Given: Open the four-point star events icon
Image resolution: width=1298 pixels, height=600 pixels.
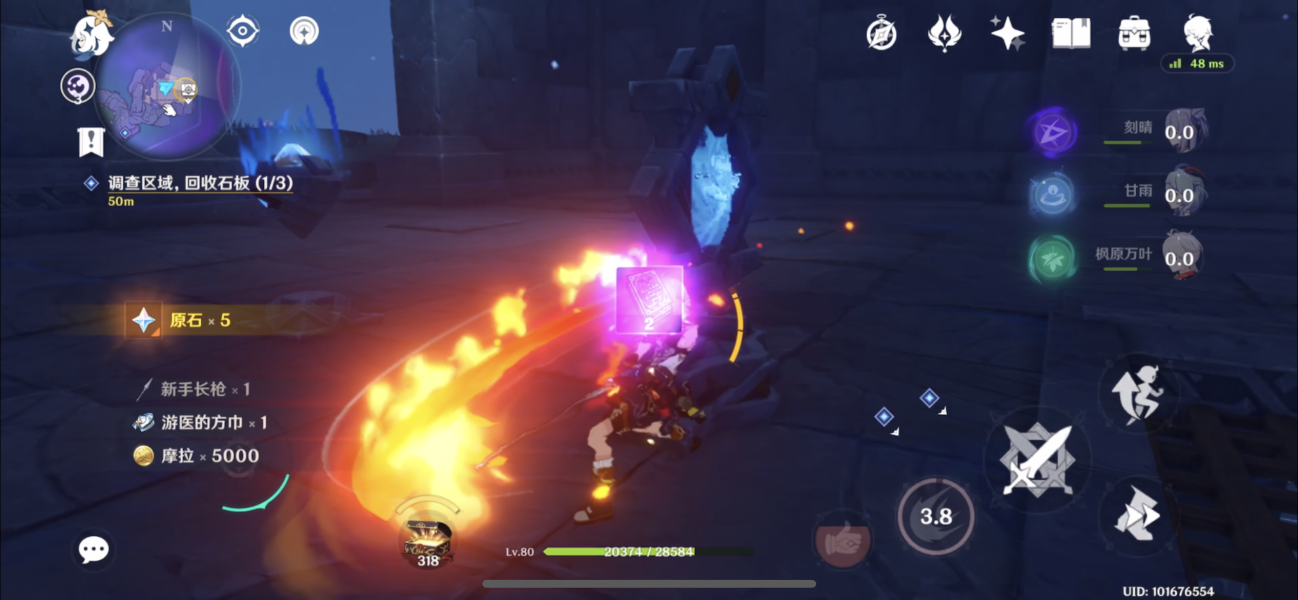Looking at the screenshot, I should (x=1007, y=34).
